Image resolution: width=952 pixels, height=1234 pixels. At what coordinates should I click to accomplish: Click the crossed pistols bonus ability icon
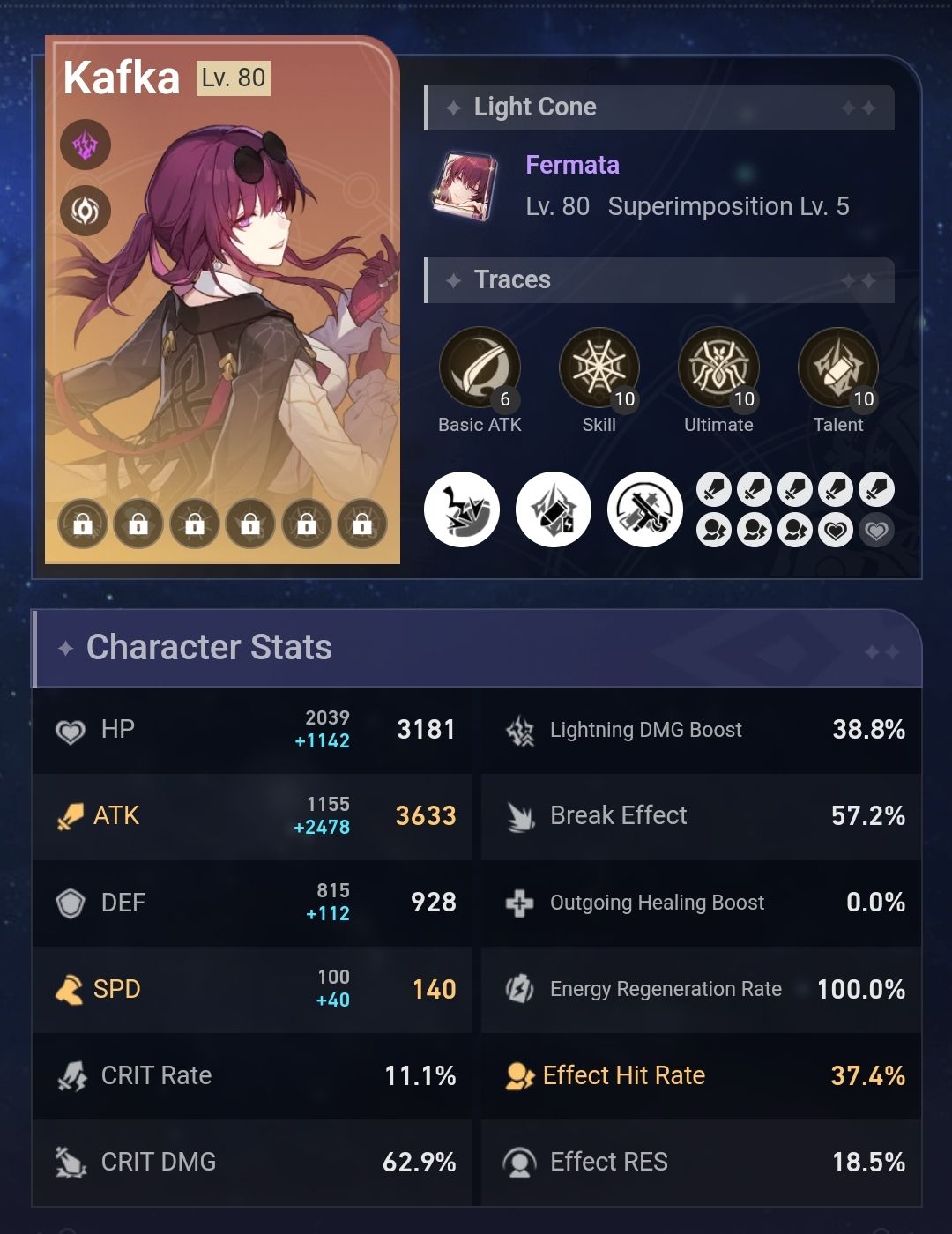[x=645, y=509]
